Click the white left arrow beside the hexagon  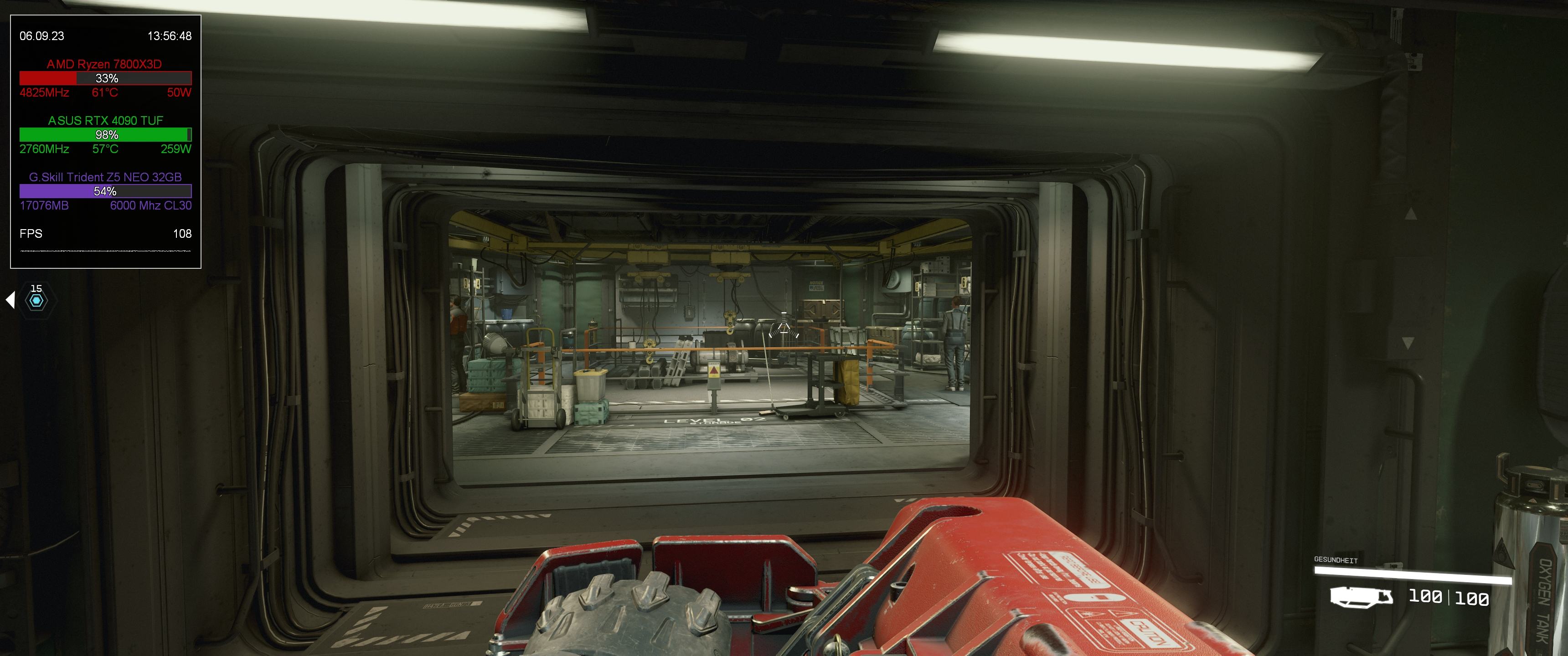[10, 299]
